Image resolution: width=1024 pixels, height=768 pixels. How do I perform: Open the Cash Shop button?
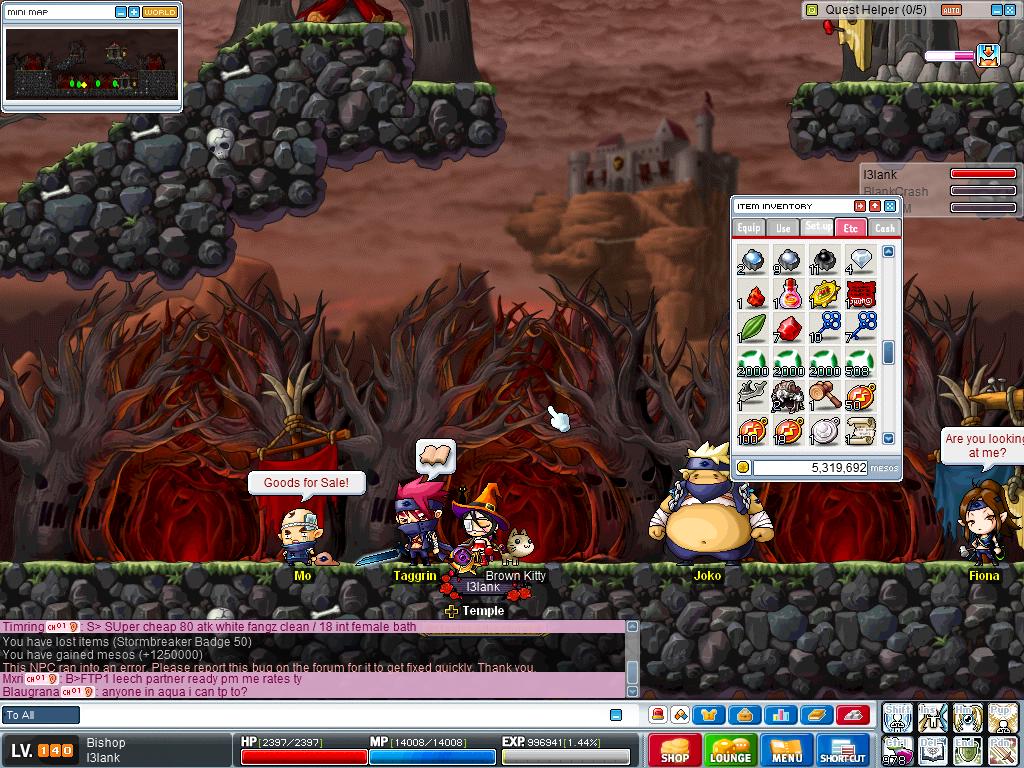point(674,750)
